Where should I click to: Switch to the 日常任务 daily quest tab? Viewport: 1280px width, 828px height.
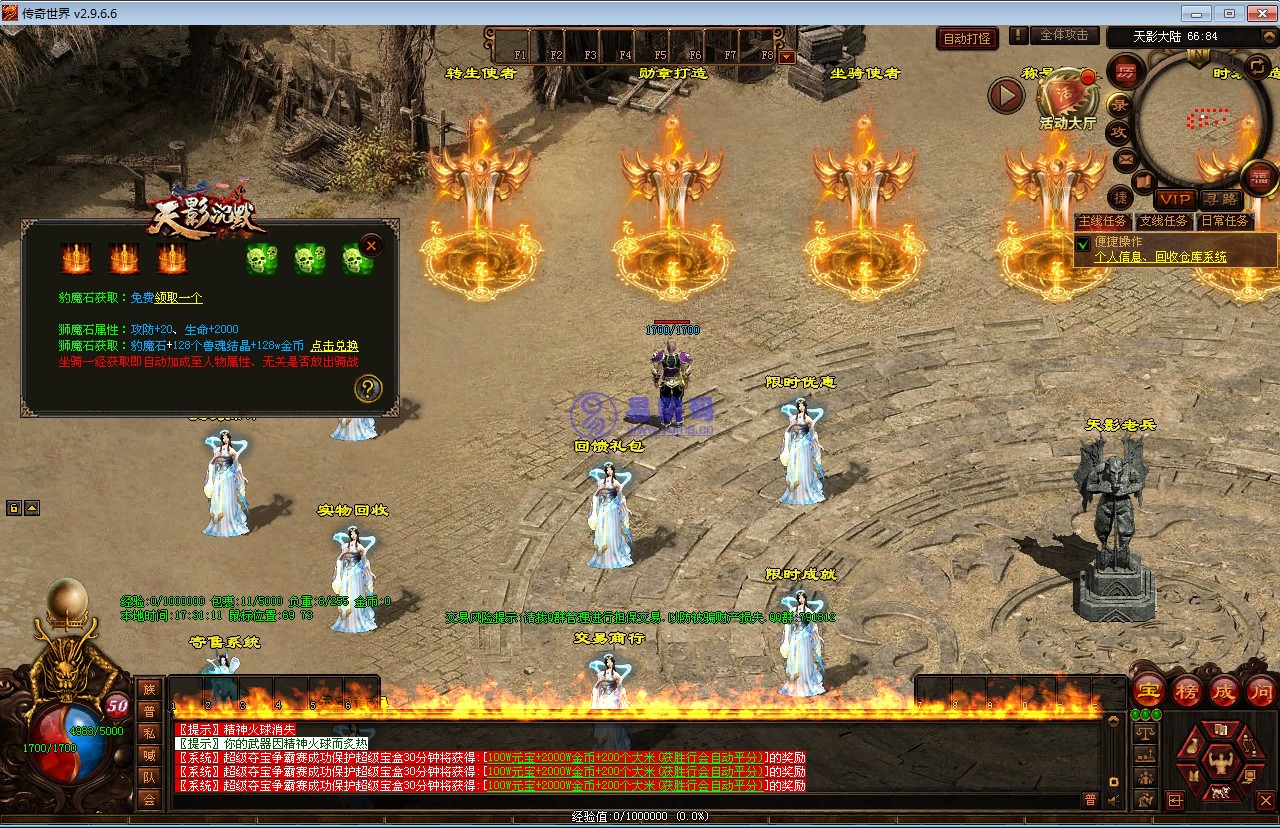click(1224, 221)
